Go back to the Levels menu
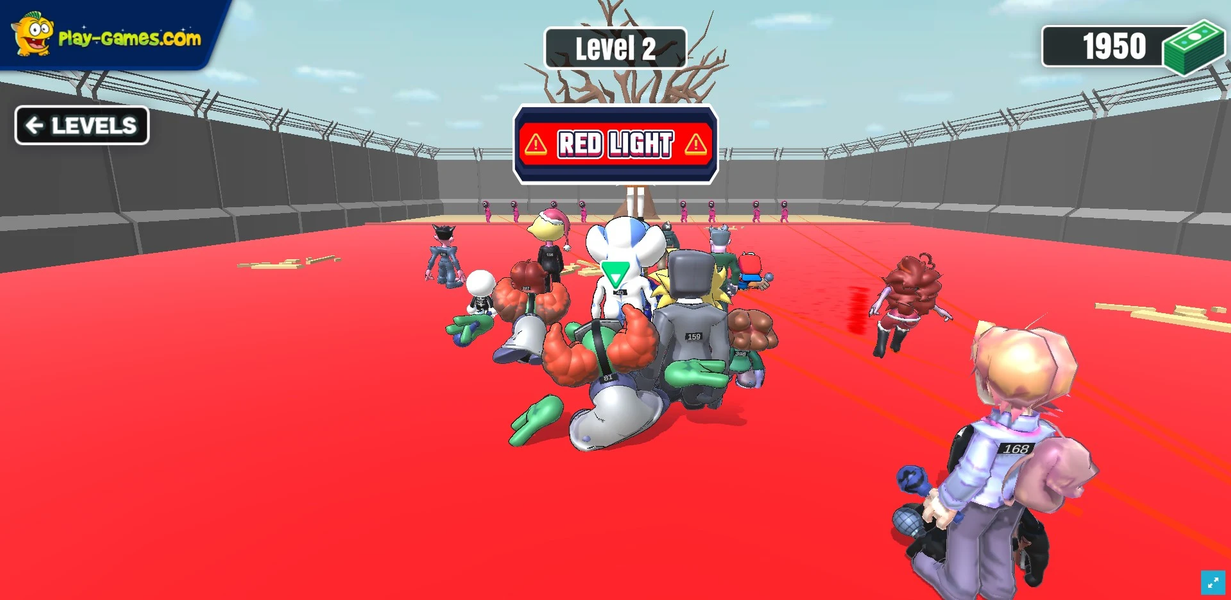The image size is (1231, 600). click(82, 126)
